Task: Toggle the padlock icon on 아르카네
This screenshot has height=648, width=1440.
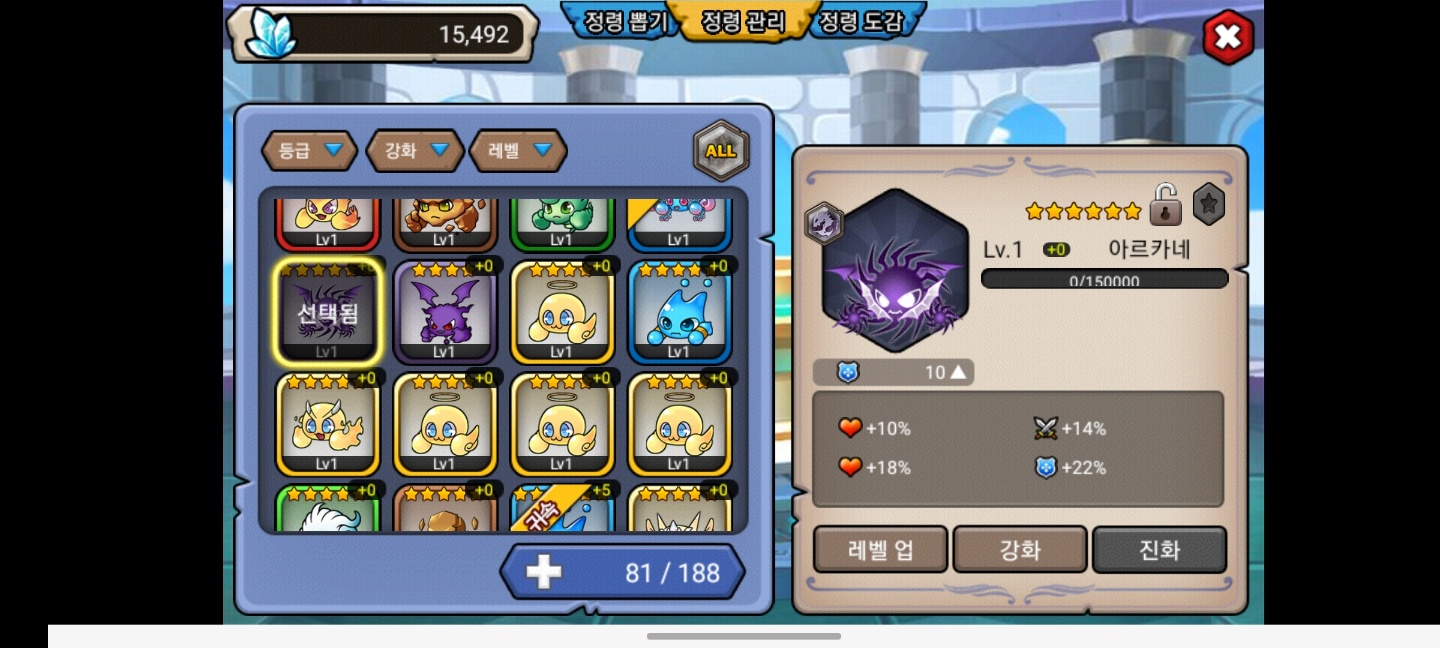Action: [1165, 206]
